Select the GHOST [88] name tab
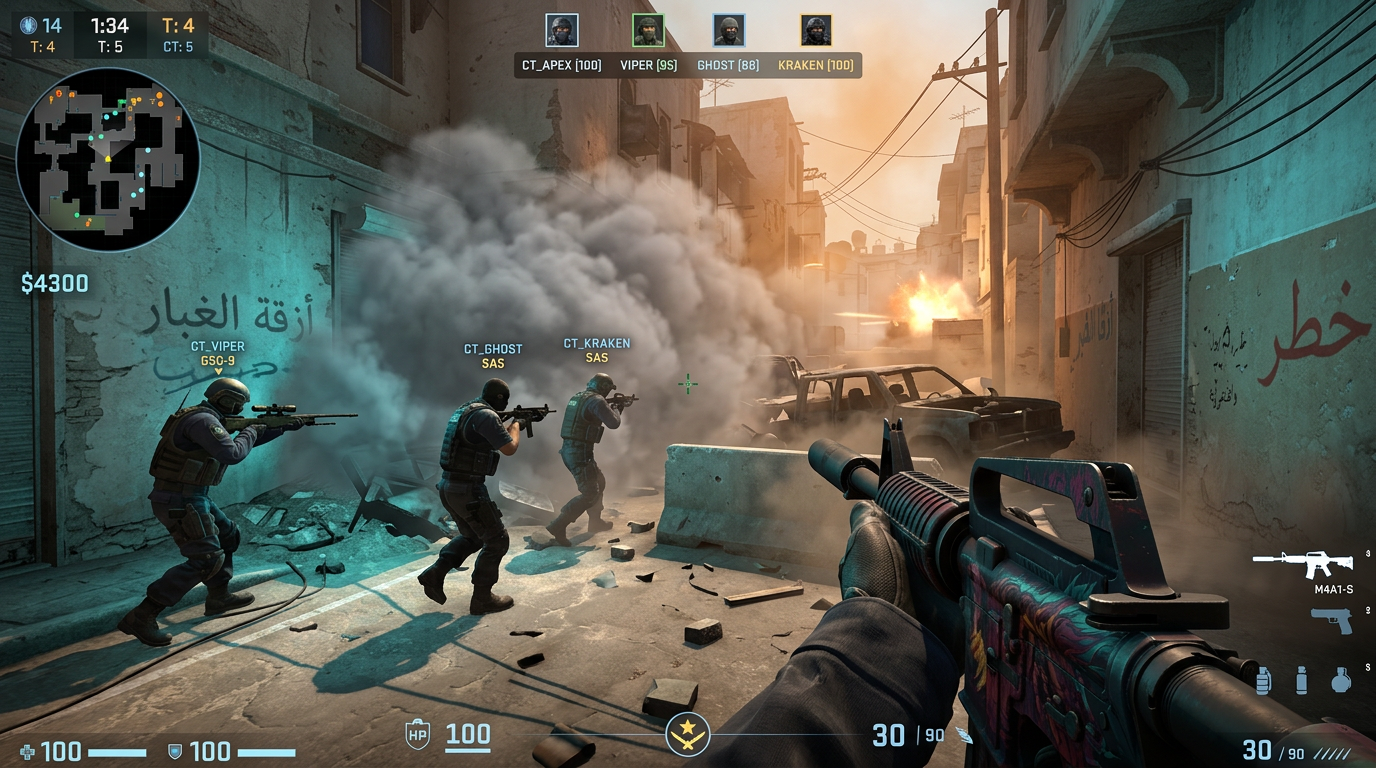The width and height of the screenshot is (1376, 768). point(730,64)
